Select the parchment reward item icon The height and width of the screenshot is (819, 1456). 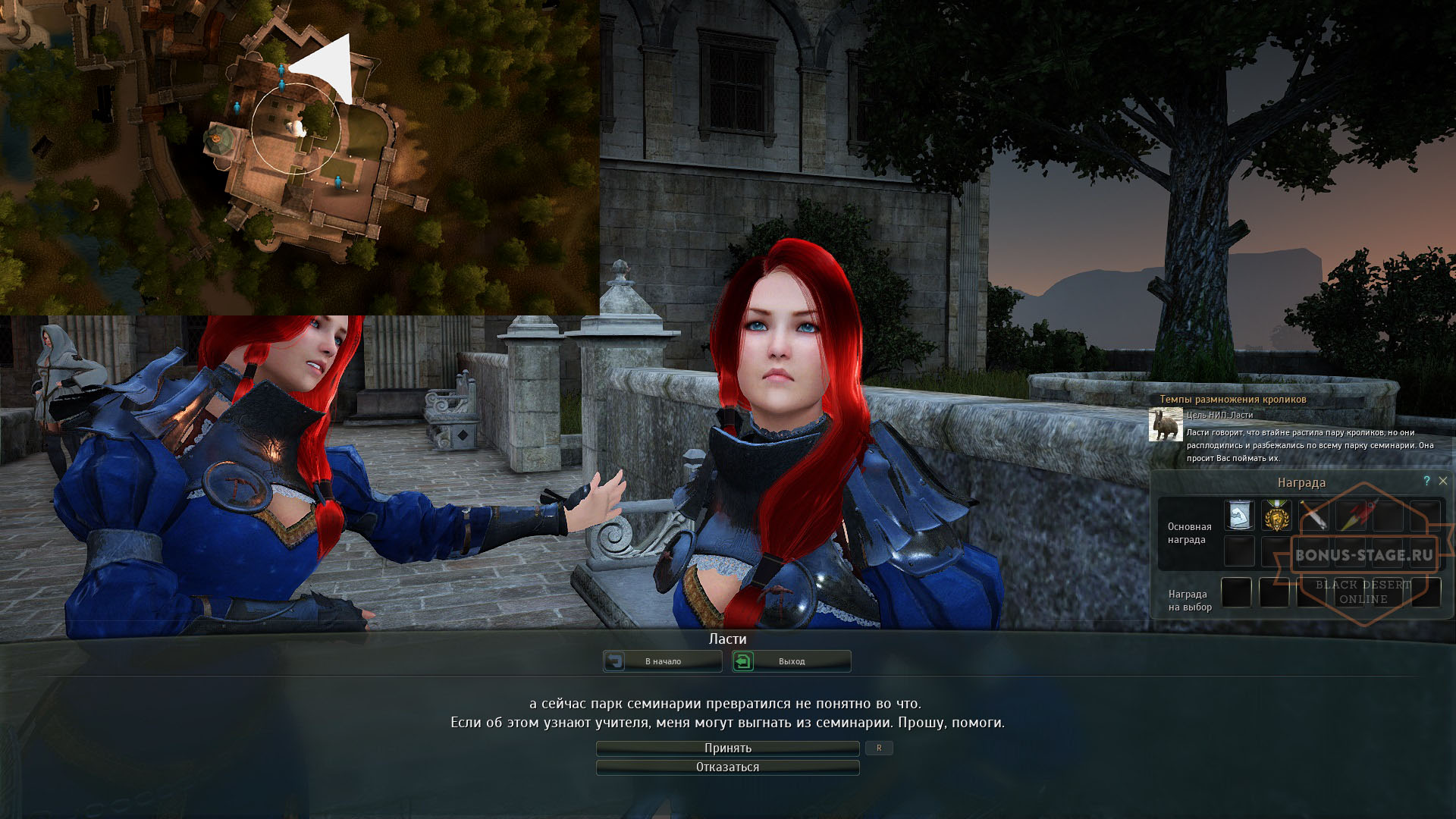1238,514
